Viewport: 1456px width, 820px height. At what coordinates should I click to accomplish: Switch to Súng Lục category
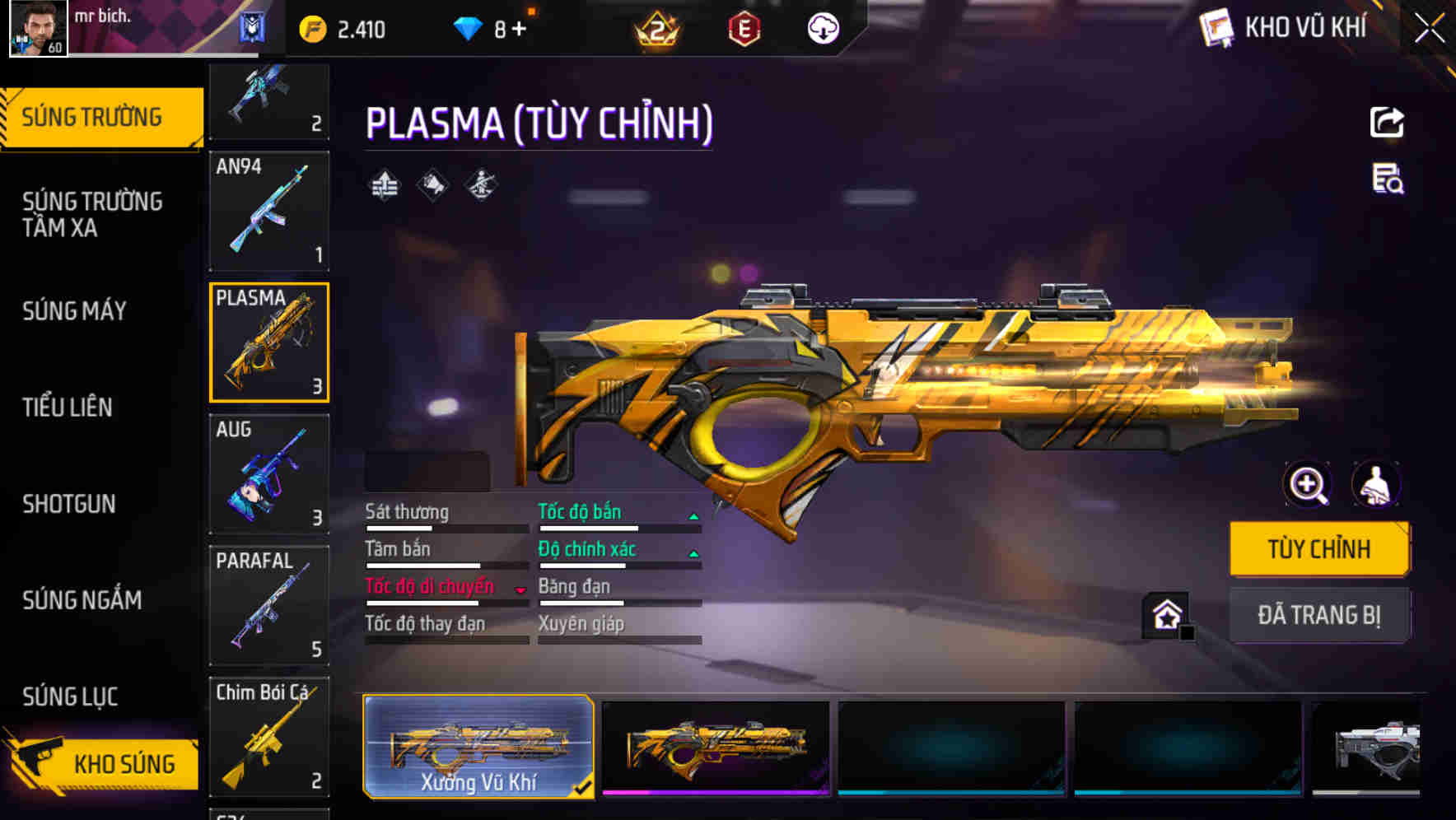(x=70, y=697)
